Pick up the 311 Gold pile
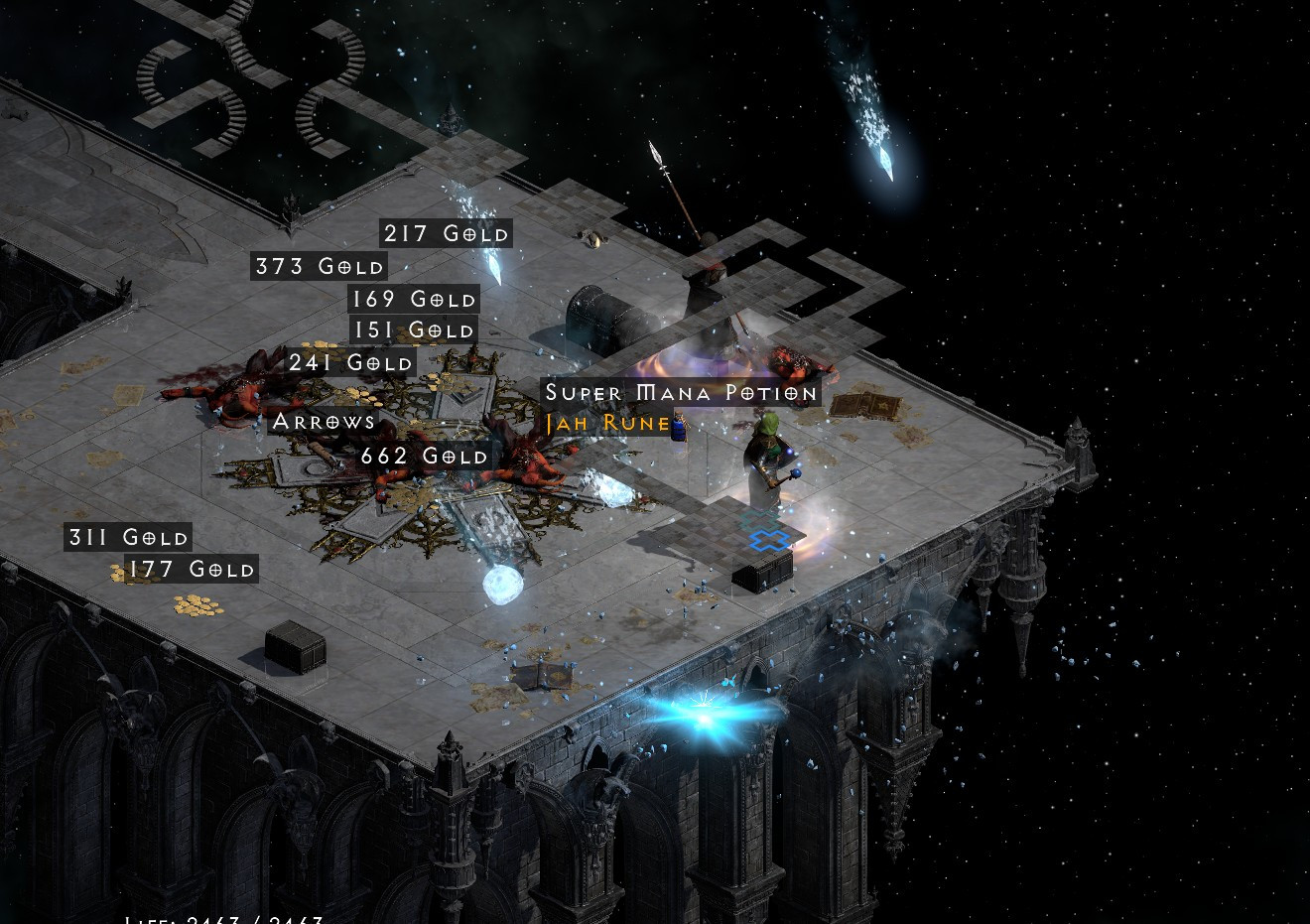This screenshot has height=924, width=1310. (127, 536)
